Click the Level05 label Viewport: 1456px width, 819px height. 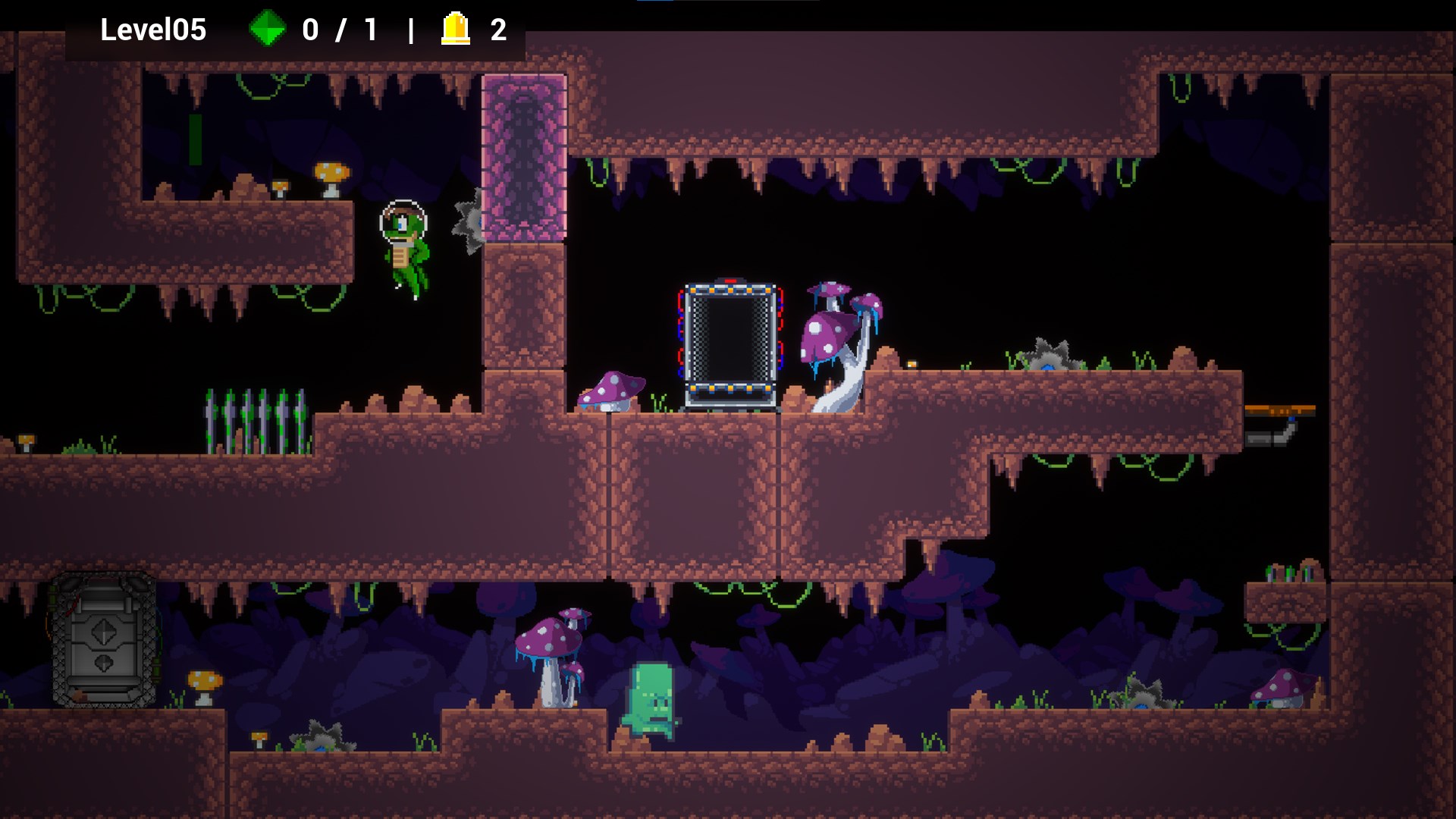pos(154,30)
